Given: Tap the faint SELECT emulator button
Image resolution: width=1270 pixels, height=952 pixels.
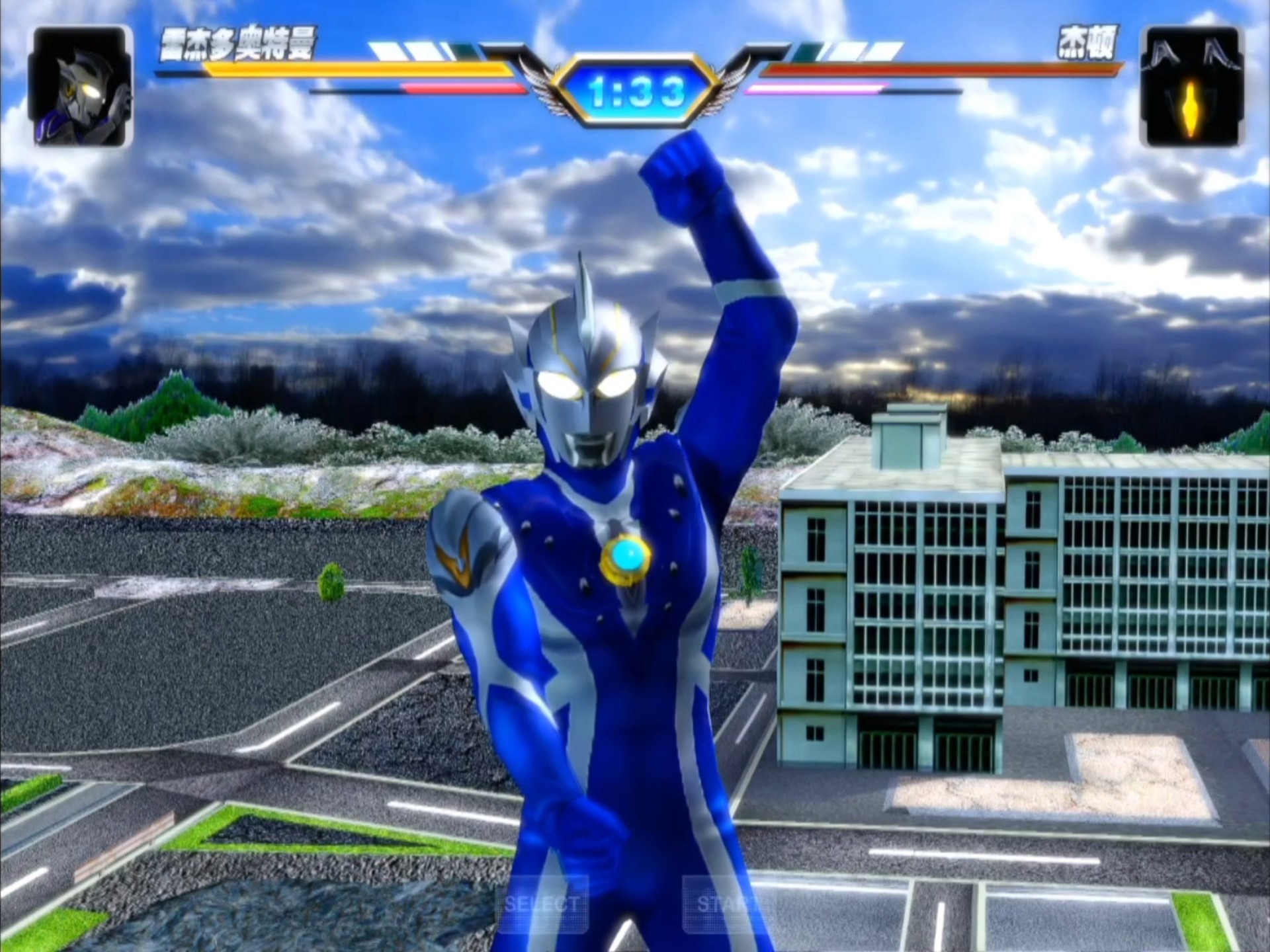Looking at the screenshot, I should point(542,903).
